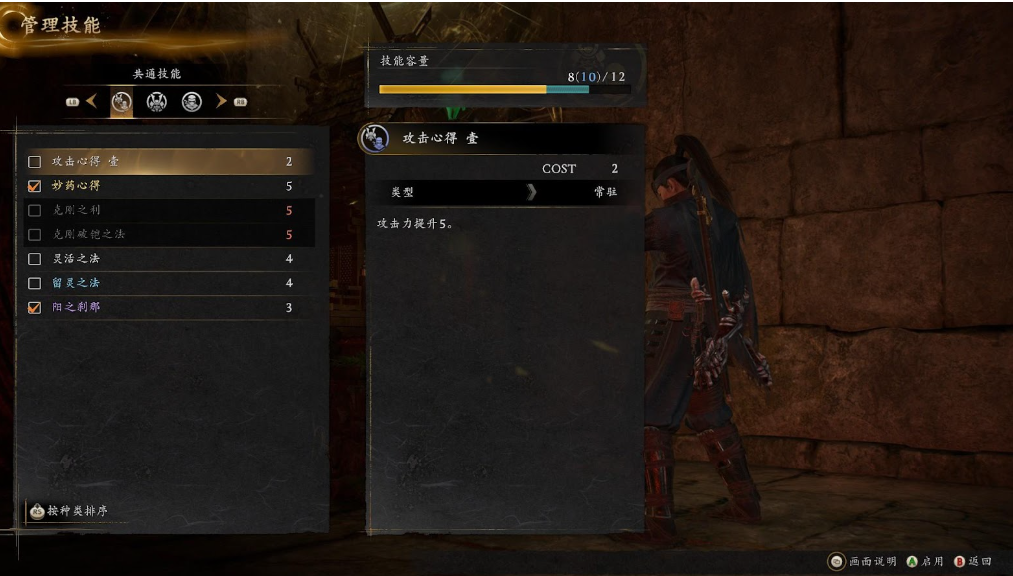Switch to the common skills tab icon
Viewport: 1013px width, 576px height.
[121, 101]
